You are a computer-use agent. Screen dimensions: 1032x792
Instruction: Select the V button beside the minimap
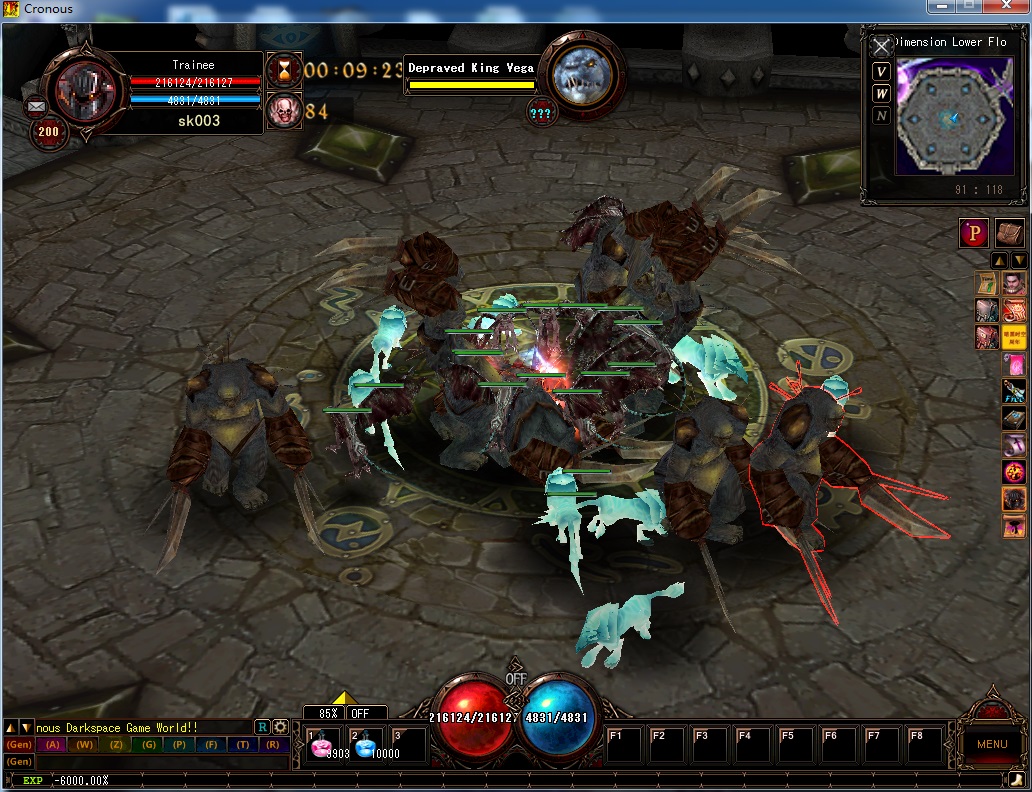tap(881, 71)
